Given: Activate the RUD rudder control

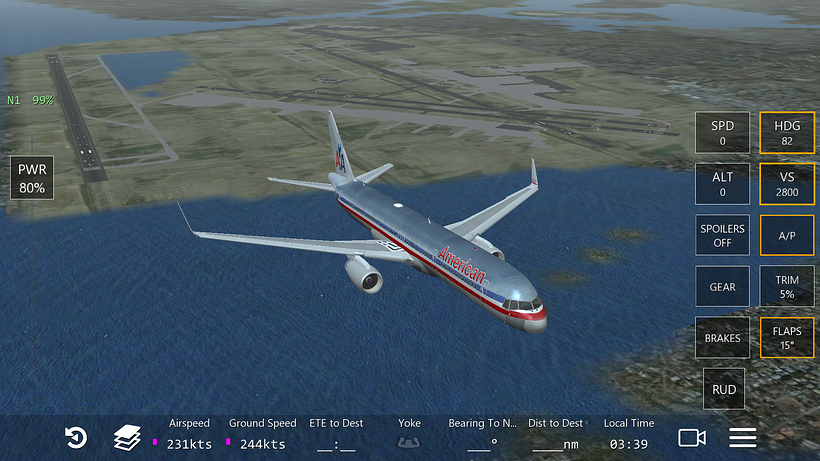Looking at the screenshot, I should click(722, 389).
